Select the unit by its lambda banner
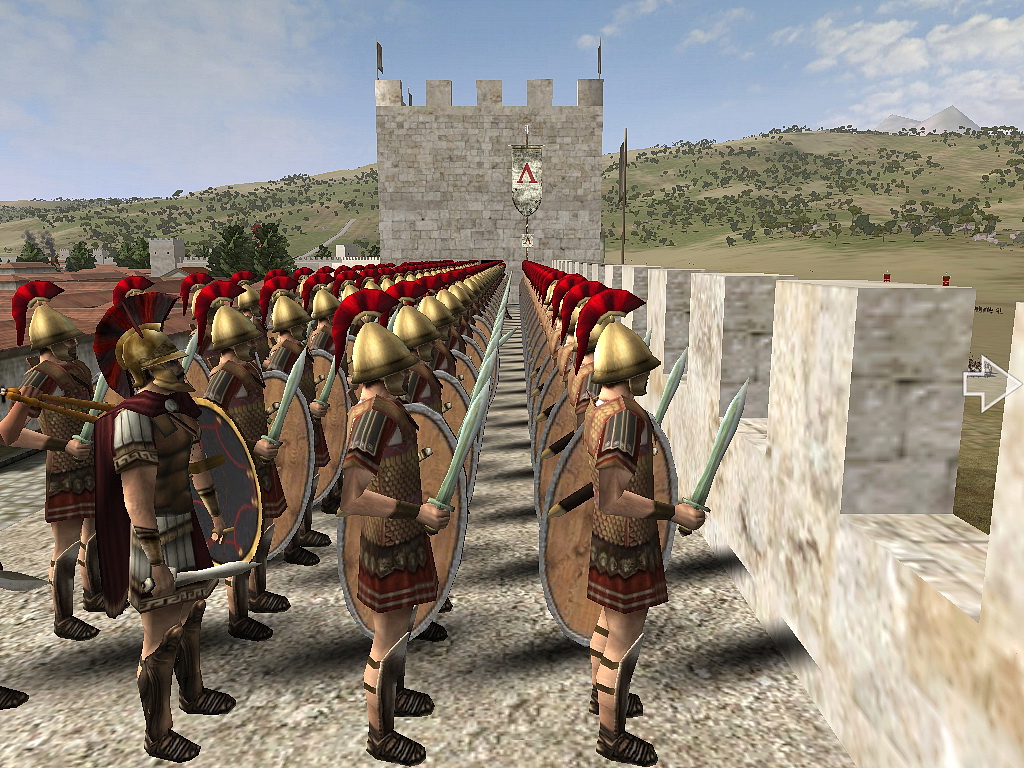The image size is (1024, 768). pos(526,178)
